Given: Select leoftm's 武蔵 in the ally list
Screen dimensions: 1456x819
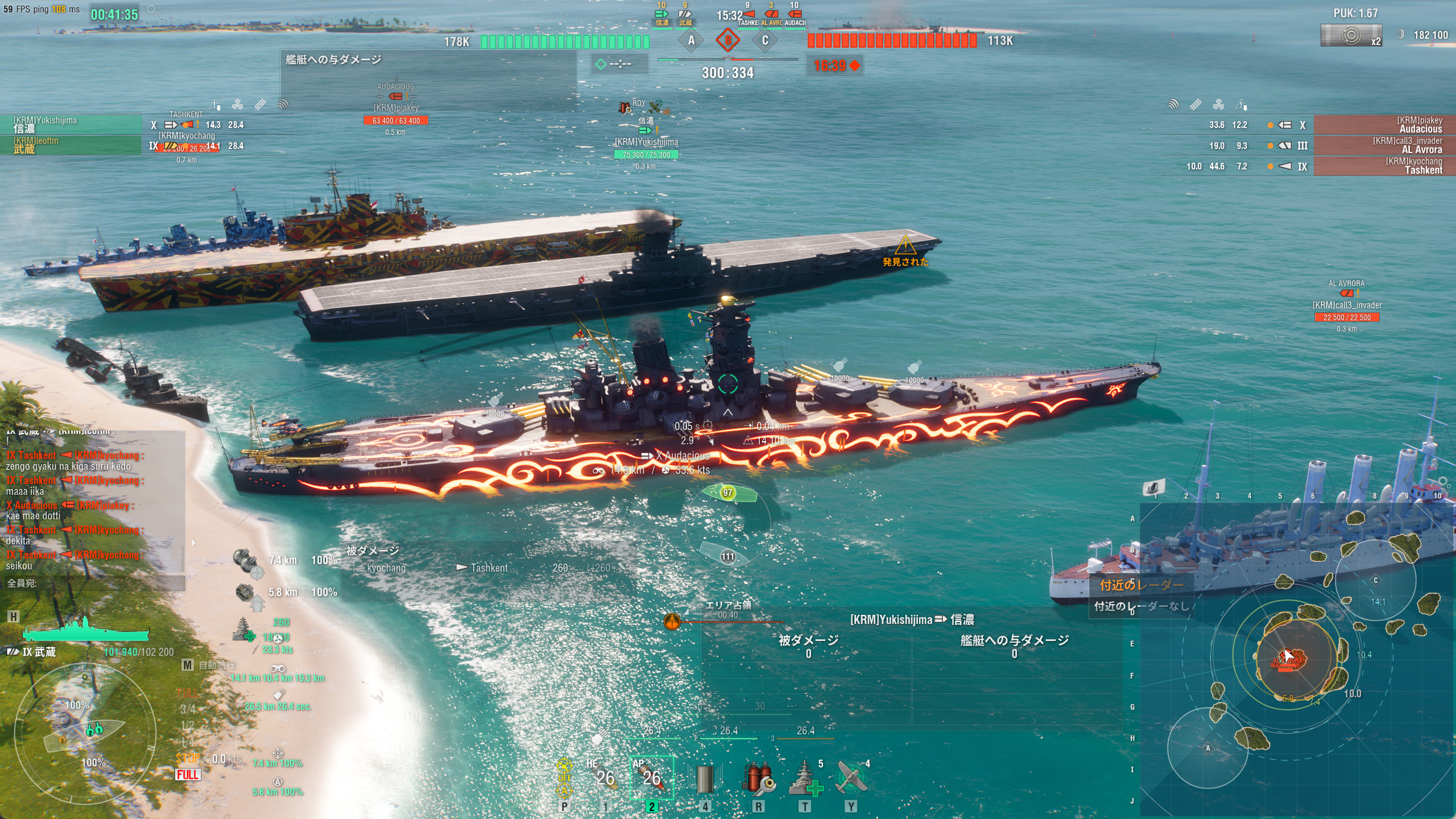Looking at the screenshot, I should pos(71,145).
